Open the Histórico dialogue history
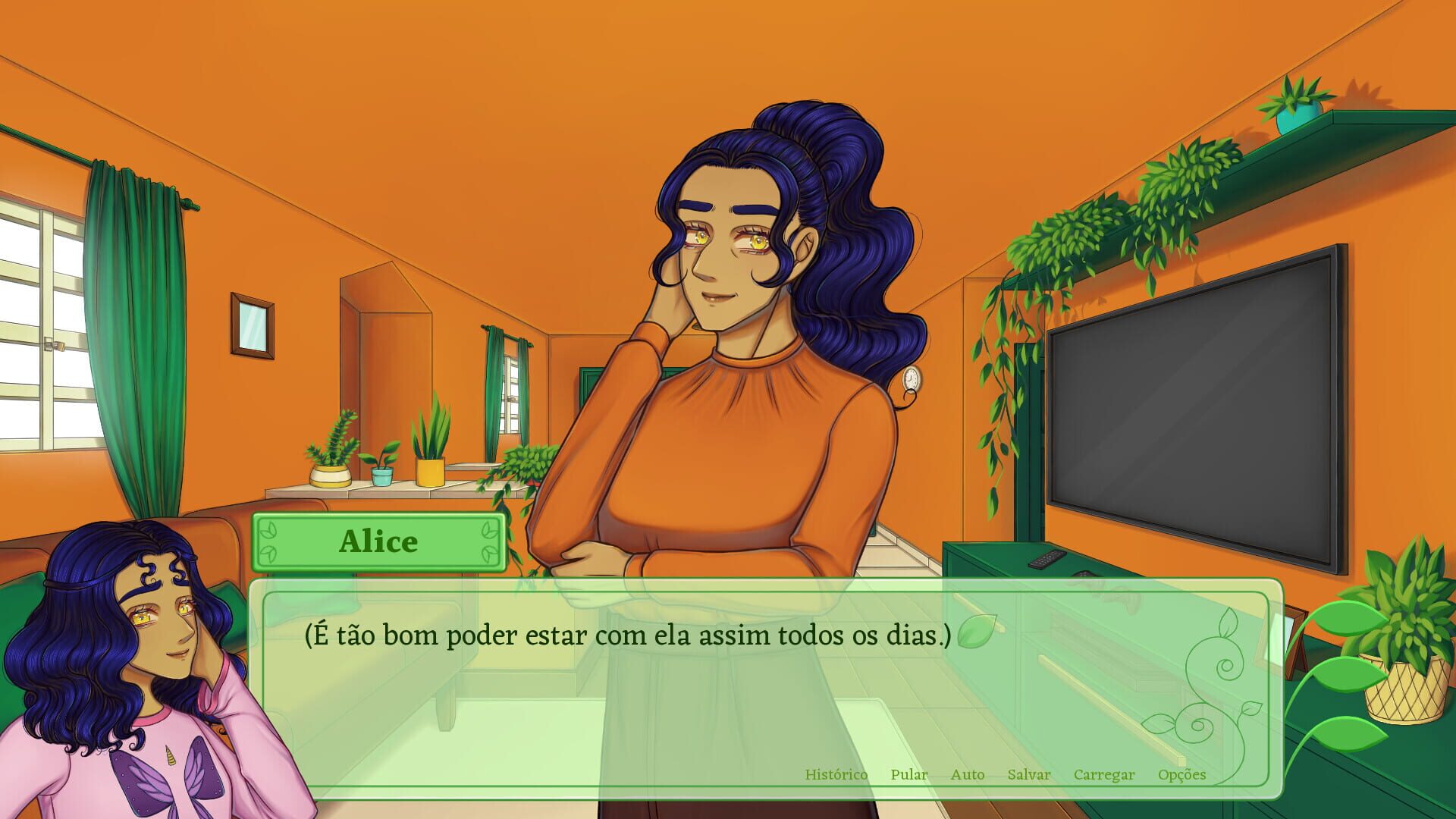 [x=836, y=775]
